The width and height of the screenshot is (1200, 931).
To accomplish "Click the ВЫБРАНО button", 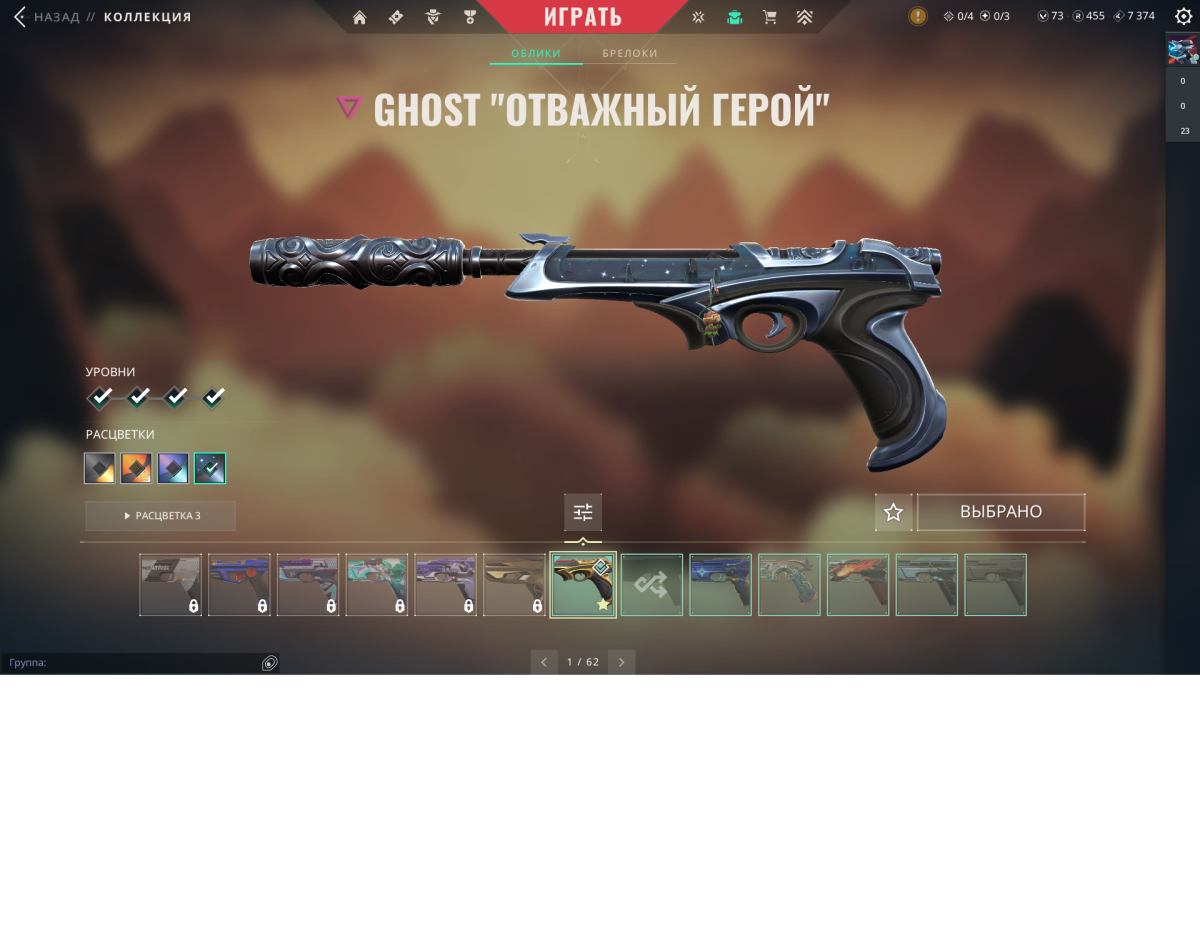I will 1001,512.
